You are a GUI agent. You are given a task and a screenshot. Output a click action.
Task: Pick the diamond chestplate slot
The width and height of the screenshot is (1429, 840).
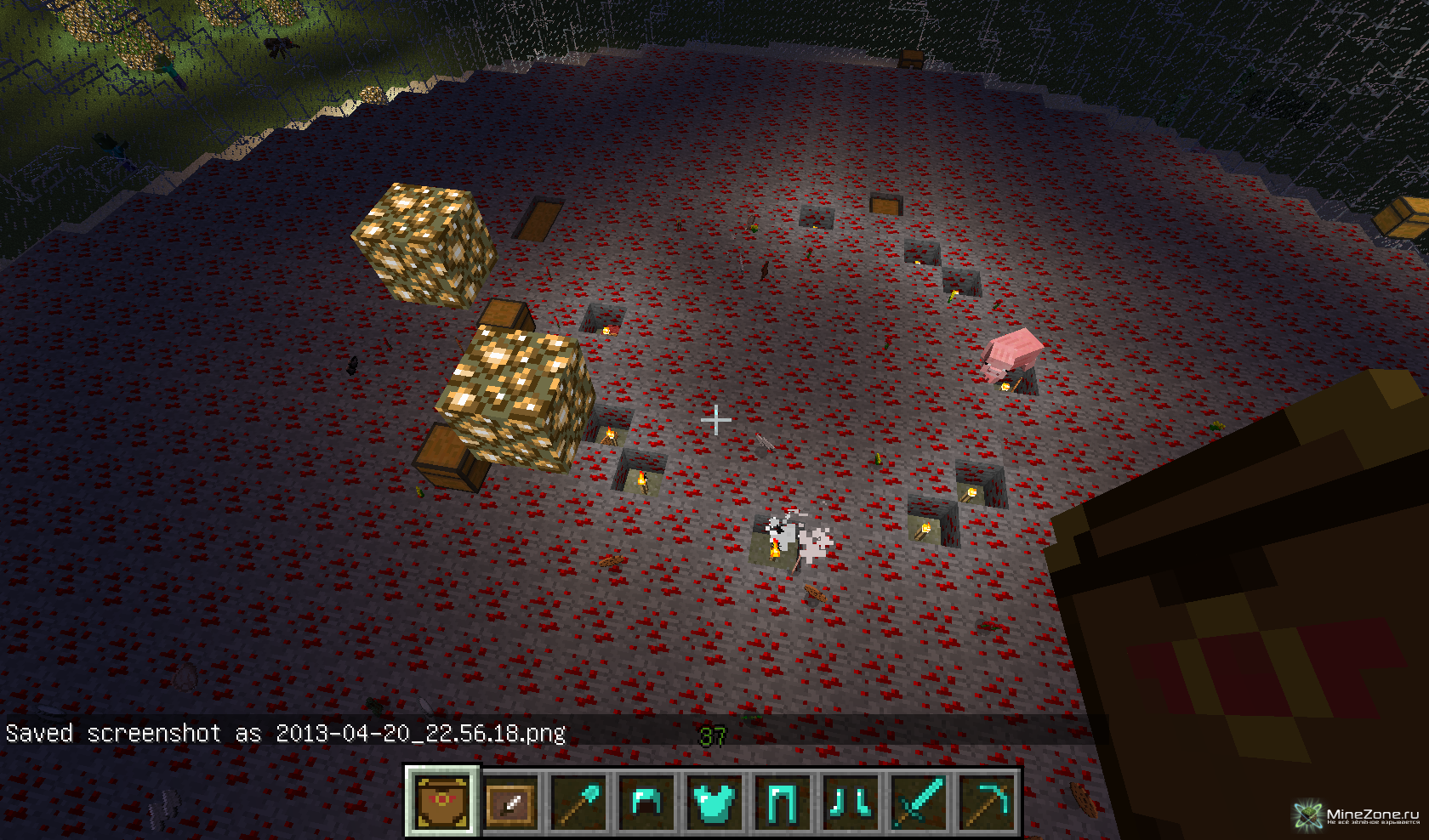[714, 802]
